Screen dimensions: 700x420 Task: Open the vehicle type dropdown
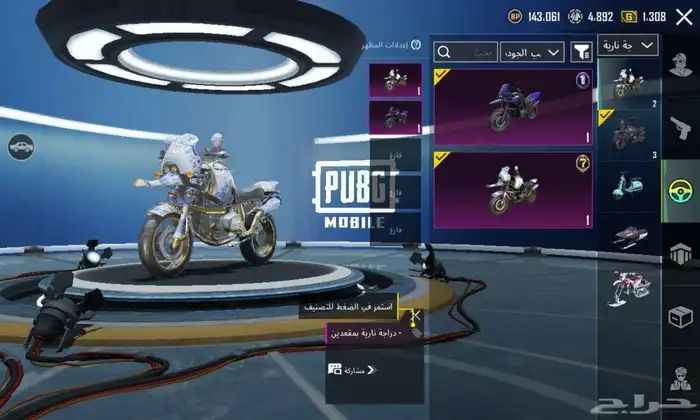(x=628, y=46)
